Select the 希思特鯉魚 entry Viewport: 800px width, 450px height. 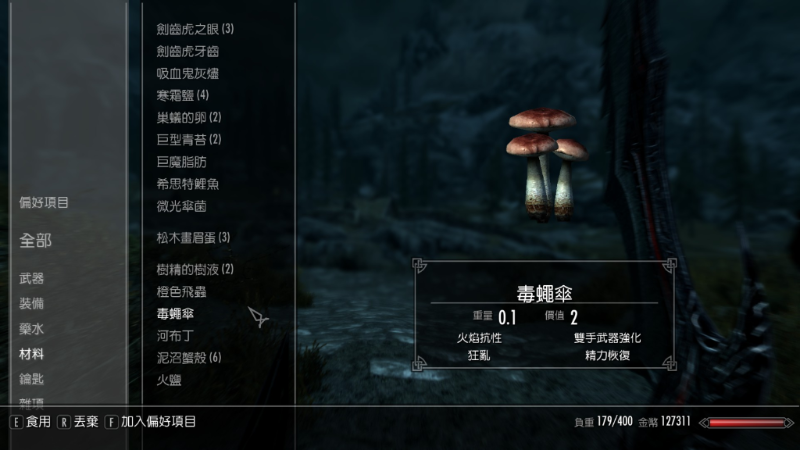pos(187,184)
